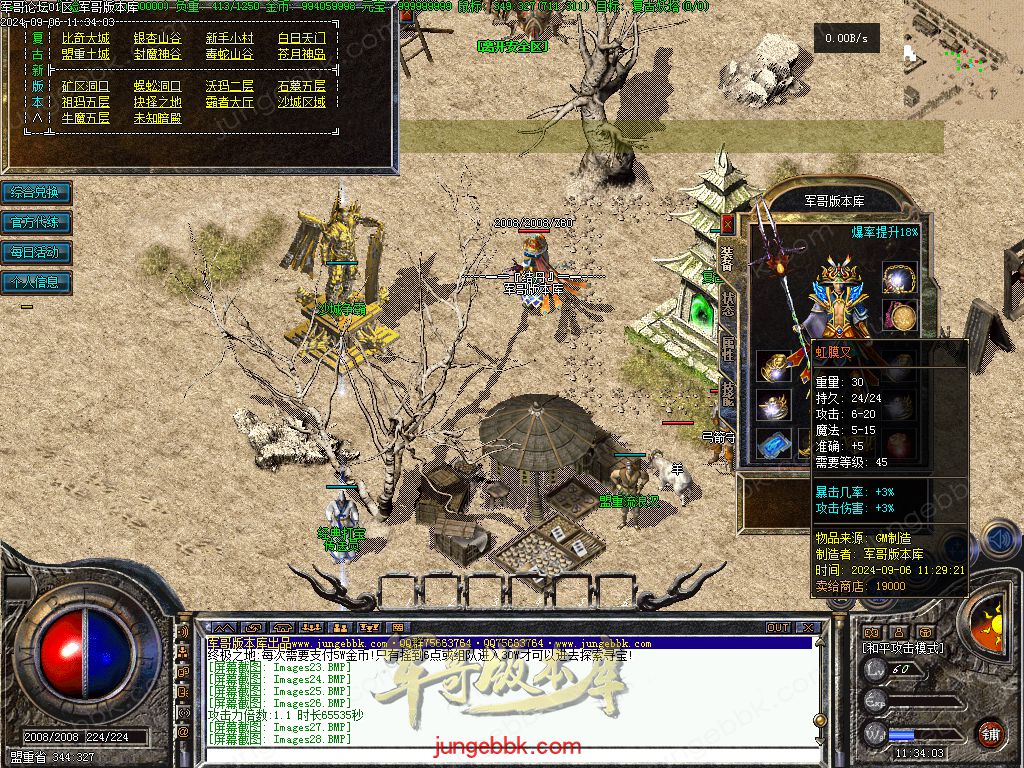The width and height of the screenshot is (1024, 768).
Task: Select the equipped necklace slot
Action: point(900,279)
